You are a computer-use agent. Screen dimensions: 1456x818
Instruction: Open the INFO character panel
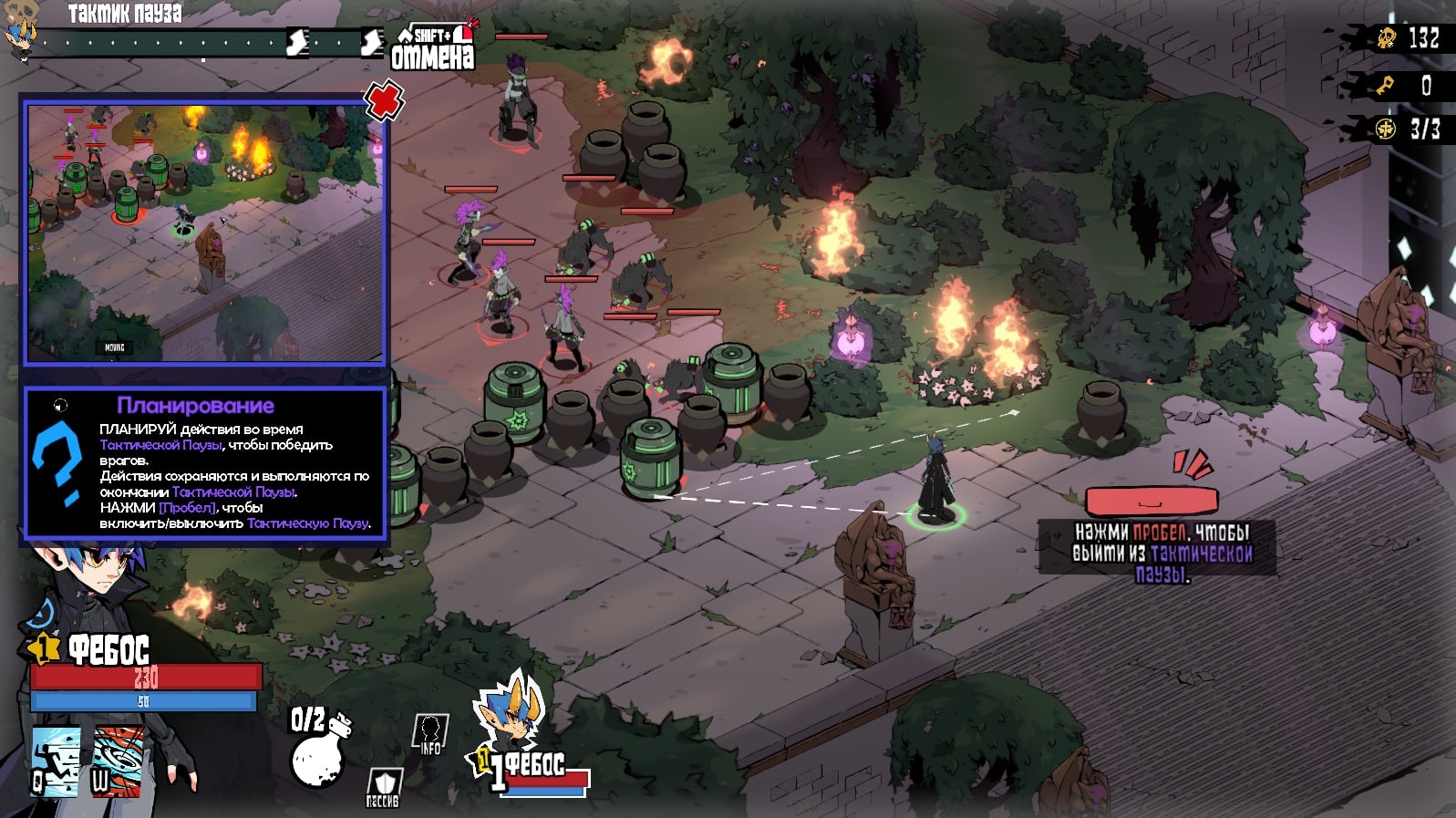(x=430, y=733)
